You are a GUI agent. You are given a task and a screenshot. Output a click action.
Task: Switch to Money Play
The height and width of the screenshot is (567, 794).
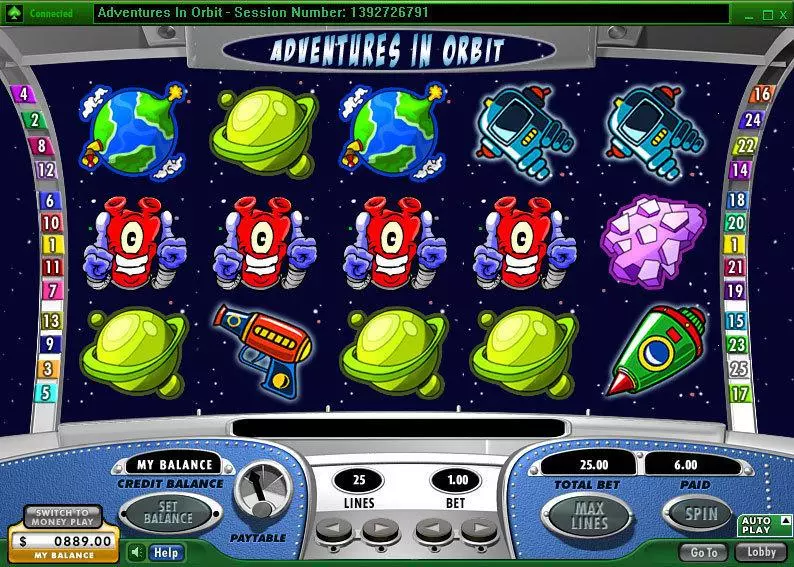click(x=63, y=517)
